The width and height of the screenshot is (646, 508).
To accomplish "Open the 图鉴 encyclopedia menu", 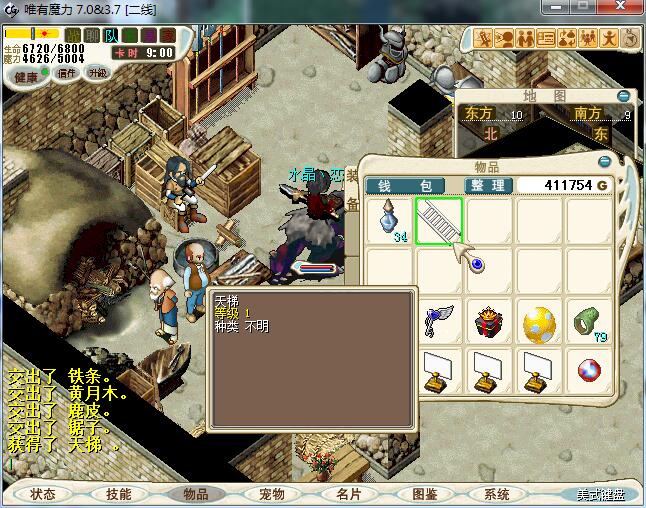I will tap(424, 494).
